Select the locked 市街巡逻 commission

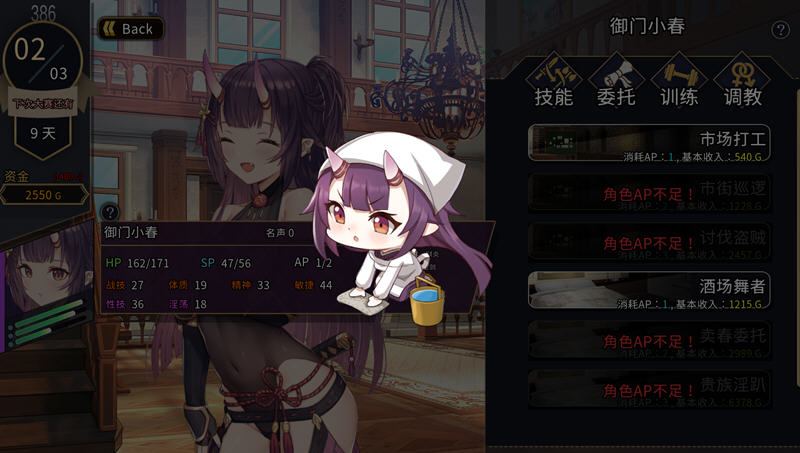[x=649, y=192]
